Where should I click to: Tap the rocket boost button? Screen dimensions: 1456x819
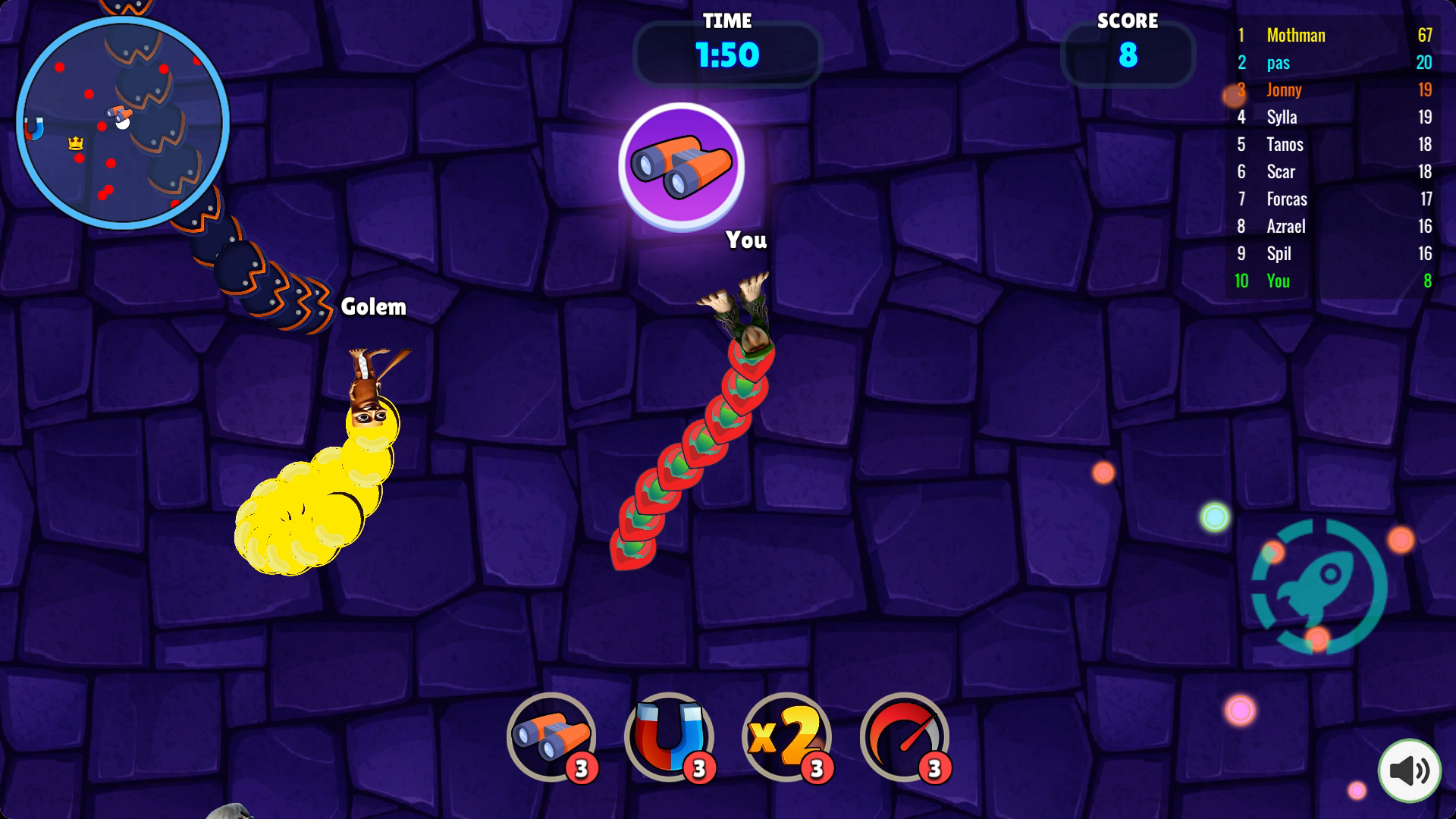(1319, 586)
